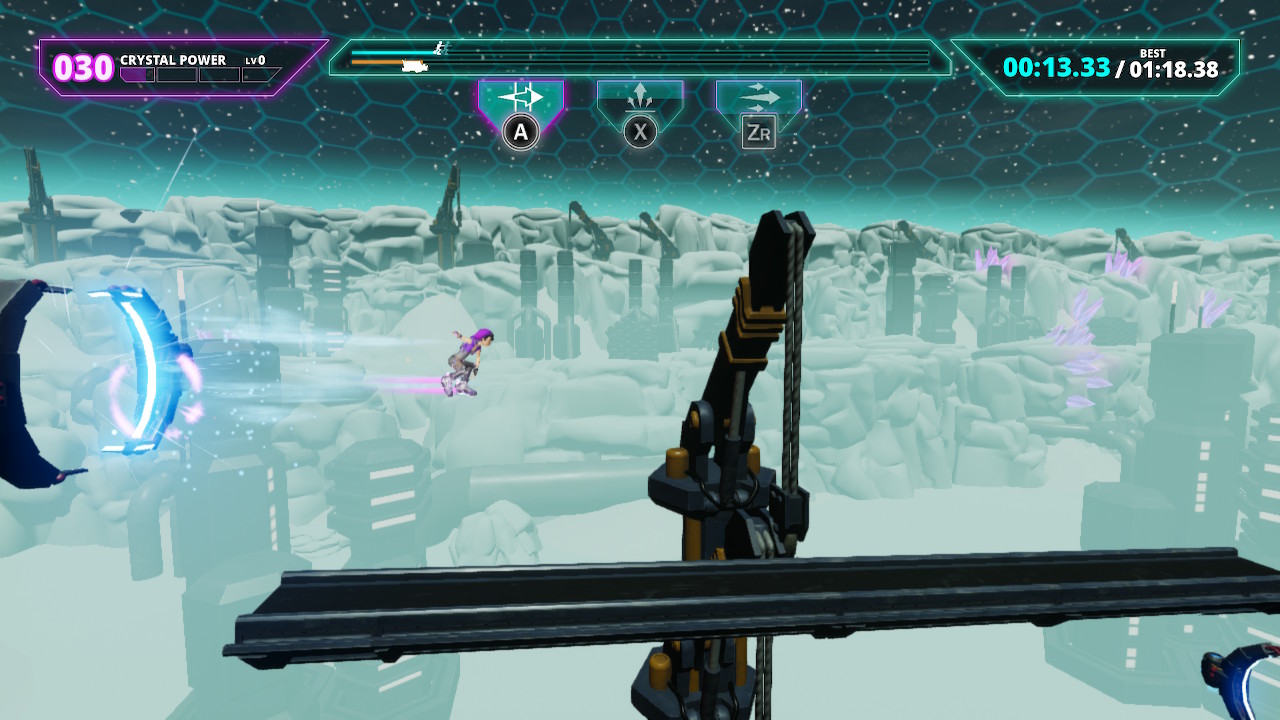Image resolution: width=1280 pixels, height=720 pixels.
Task: Click the CRYSTAL POWER header label
Action: point(173,60)
